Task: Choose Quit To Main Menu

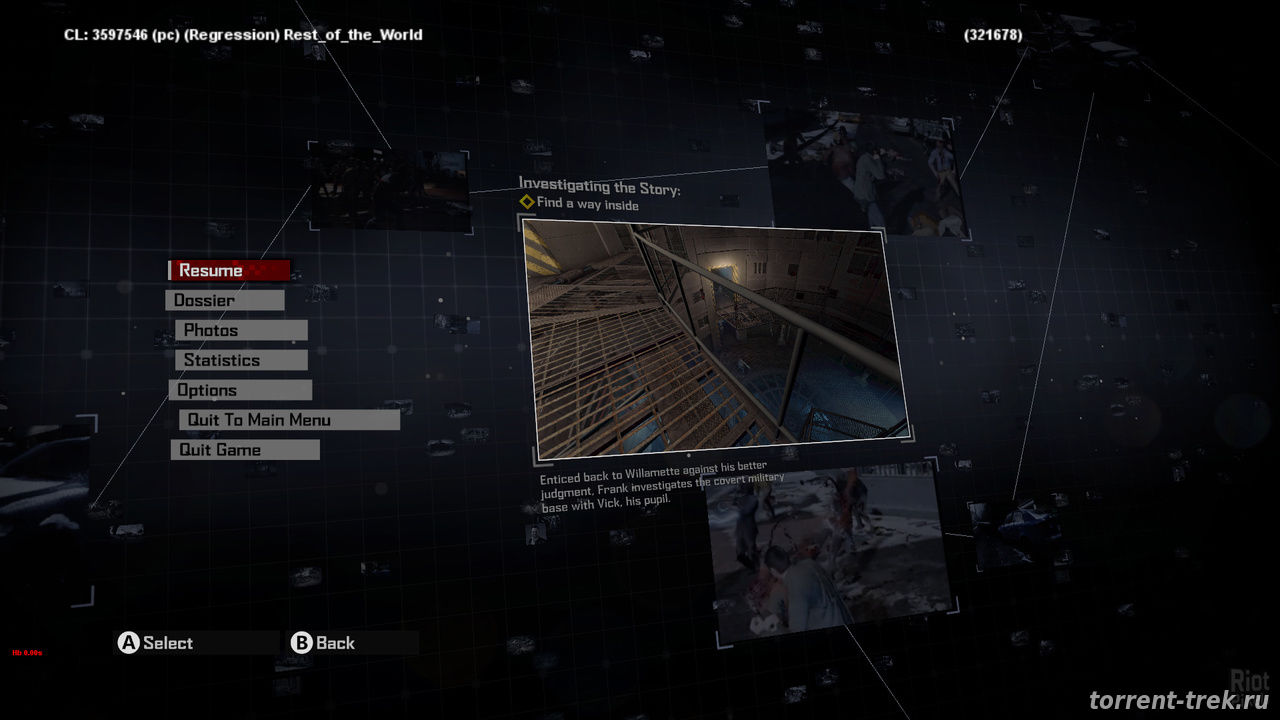Action: coord(289,420)
